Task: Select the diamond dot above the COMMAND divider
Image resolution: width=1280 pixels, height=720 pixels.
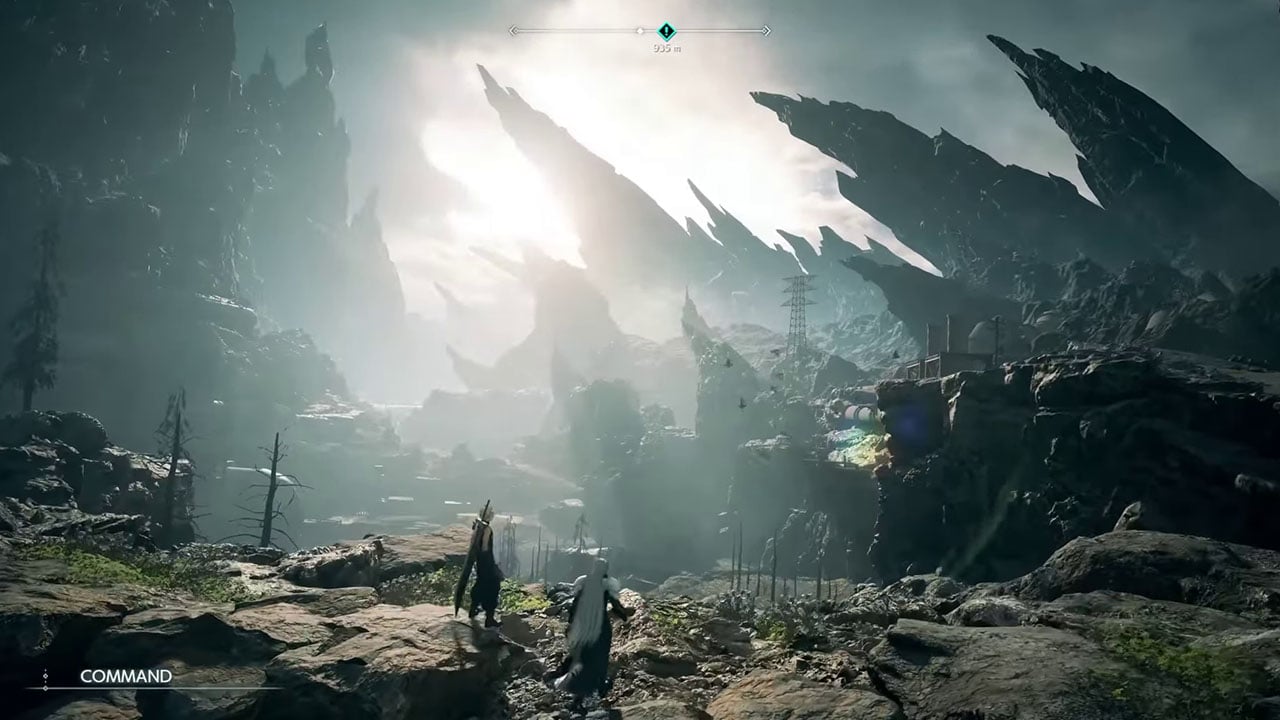Action: (x=46, y=675)
